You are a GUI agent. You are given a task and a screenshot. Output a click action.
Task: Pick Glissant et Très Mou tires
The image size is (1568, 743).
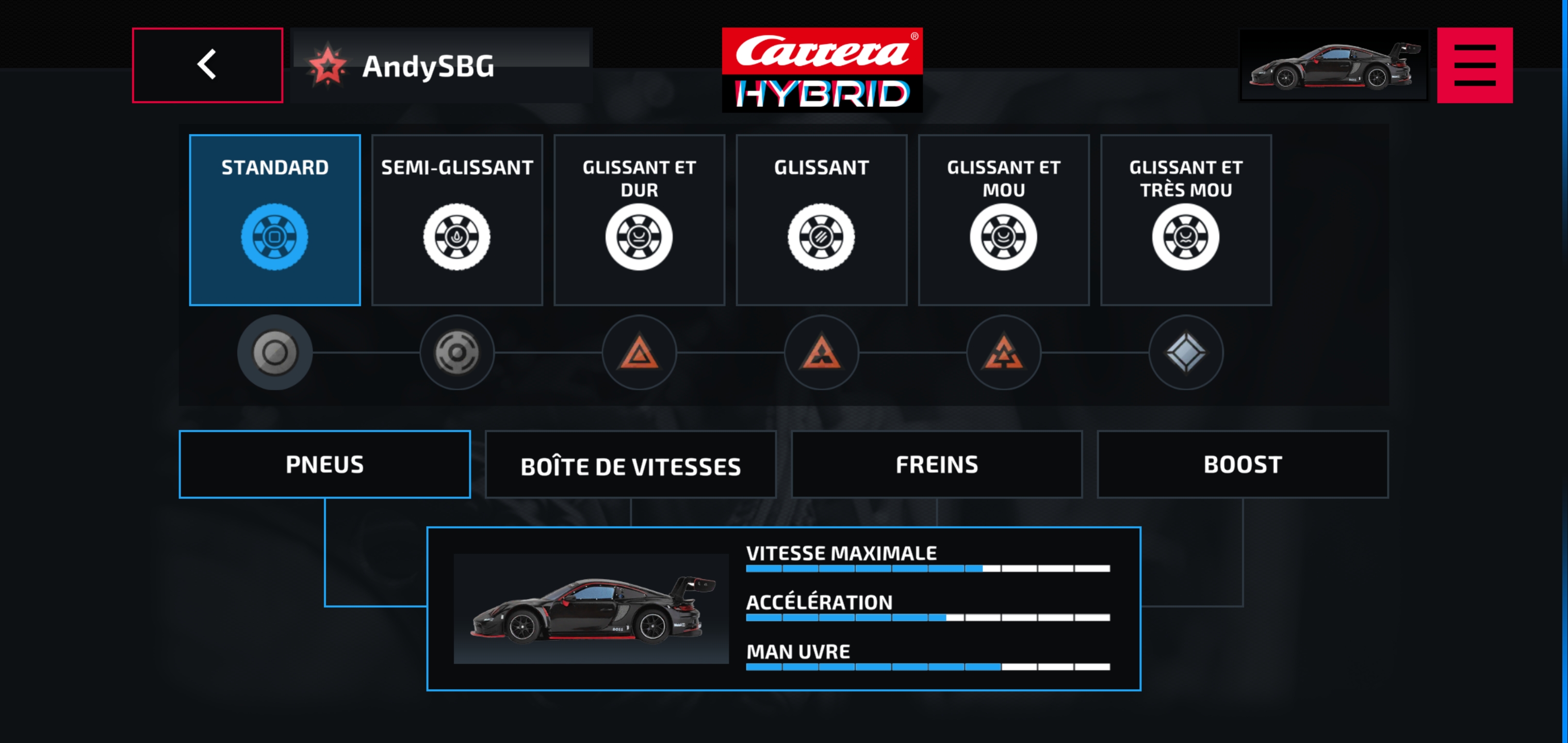coord(1185,219)
